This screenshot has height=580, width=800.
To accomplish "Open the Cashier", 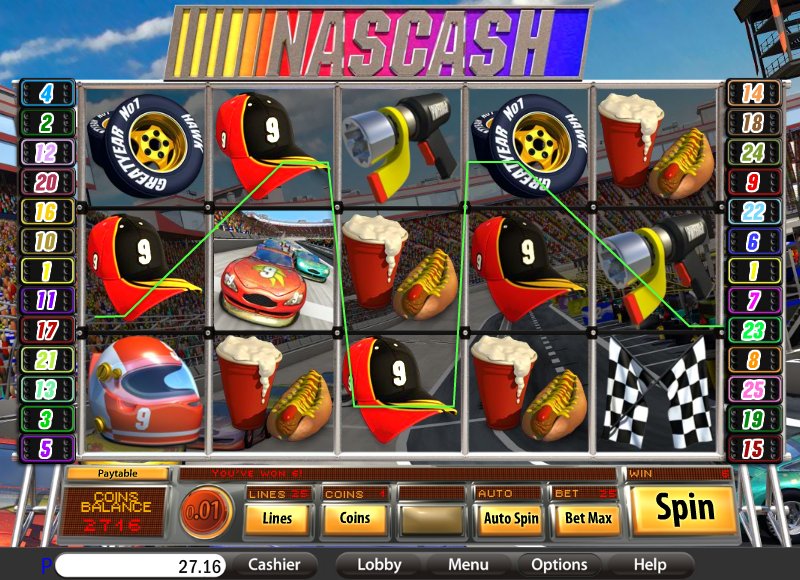I will click(274, 565).
